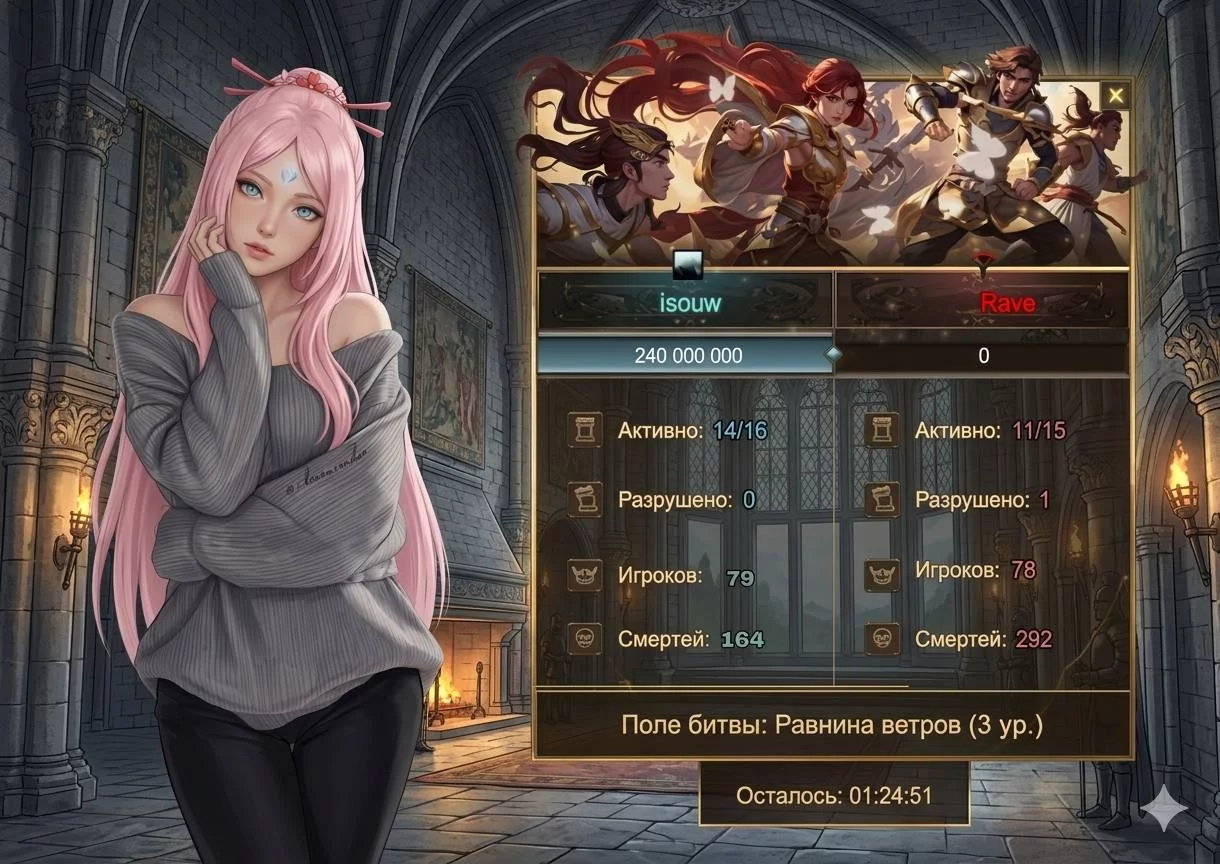Click the isouw guild emblem icon
The image size is (1220, 864).
click(x=687, y=264)
